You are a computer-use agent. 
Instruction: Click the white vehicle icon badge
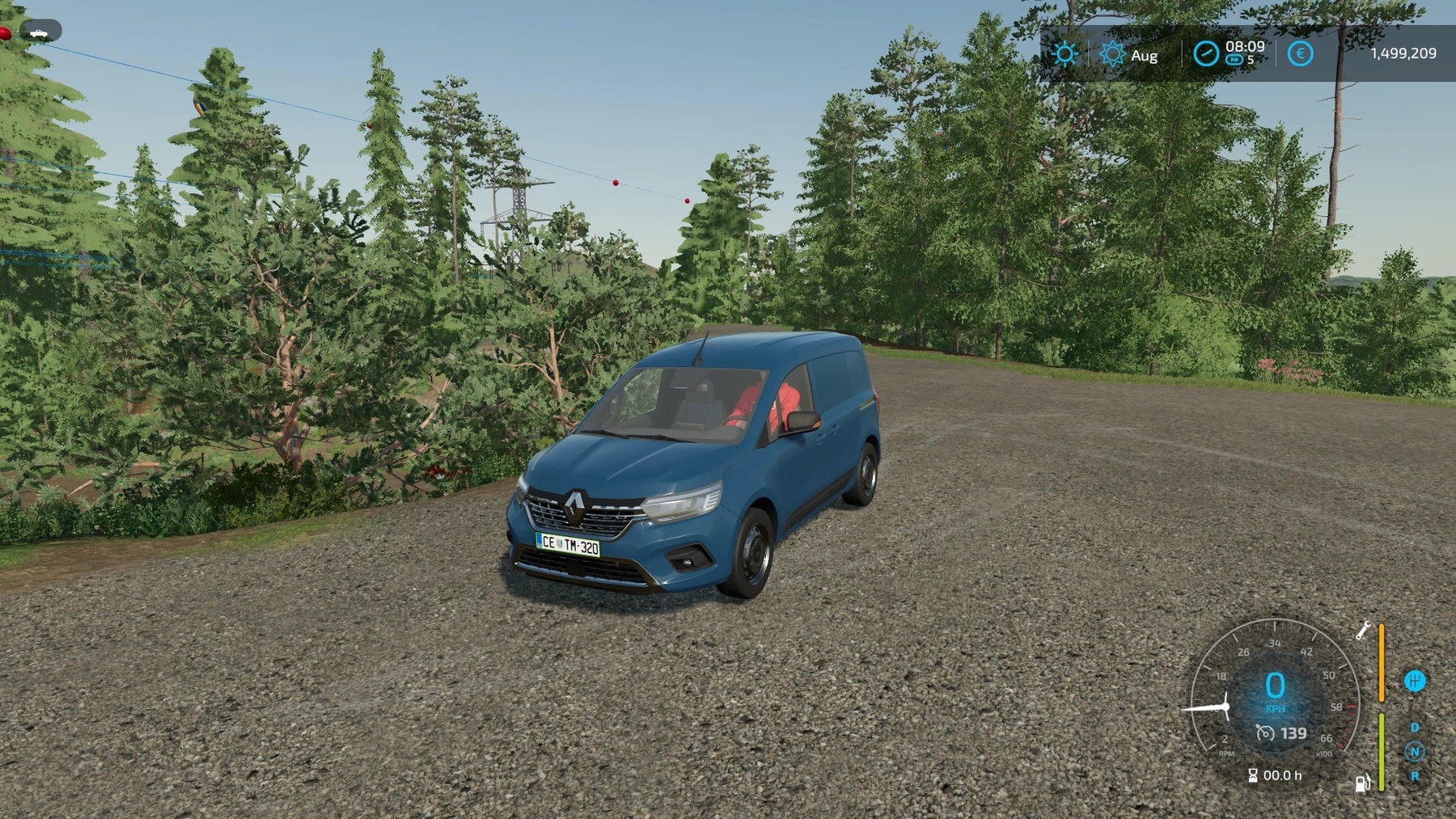click(x=38, y=32)
